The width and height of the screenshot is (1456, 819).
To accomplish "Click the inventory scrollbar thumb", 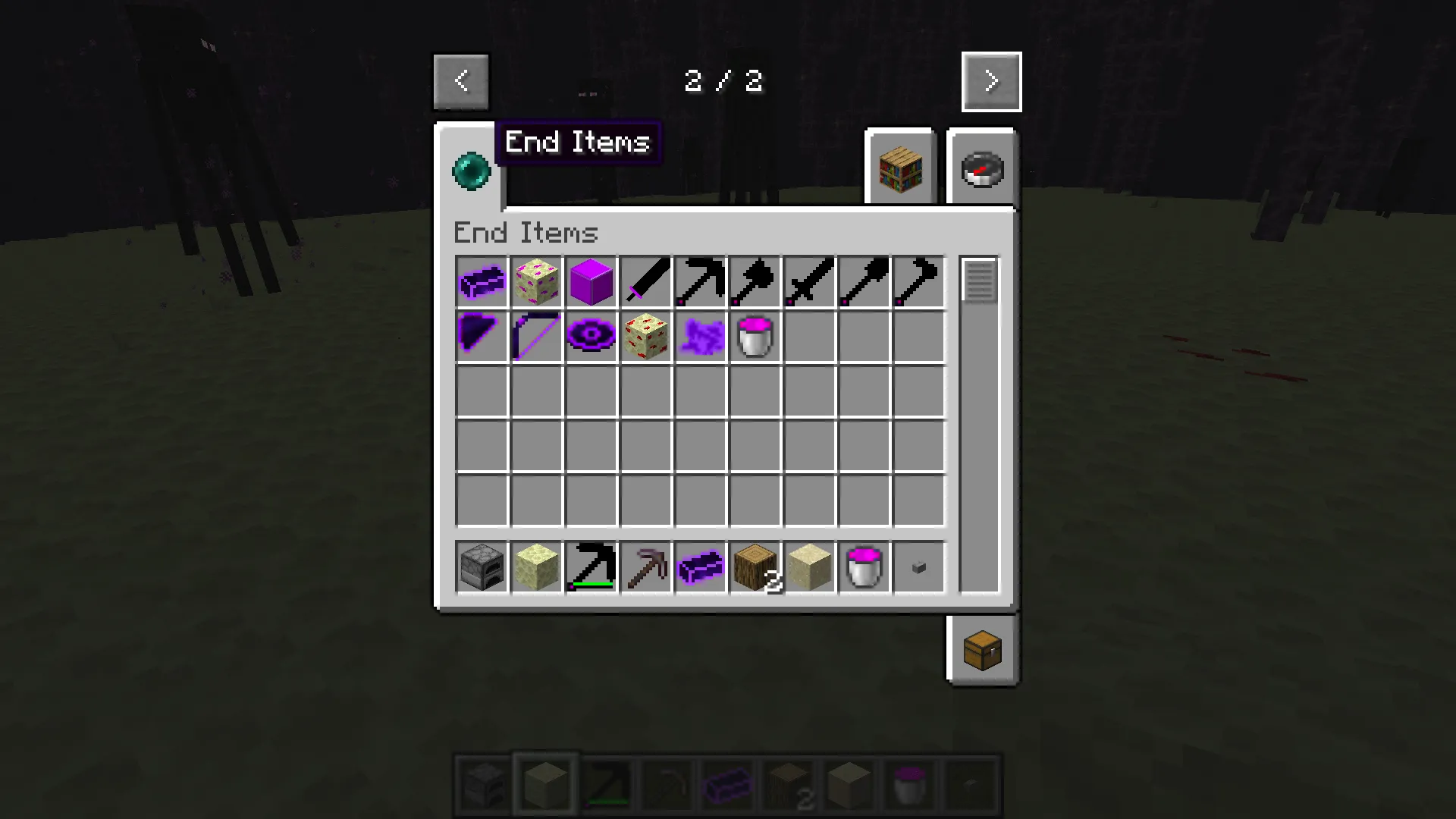I will point(978,281).
